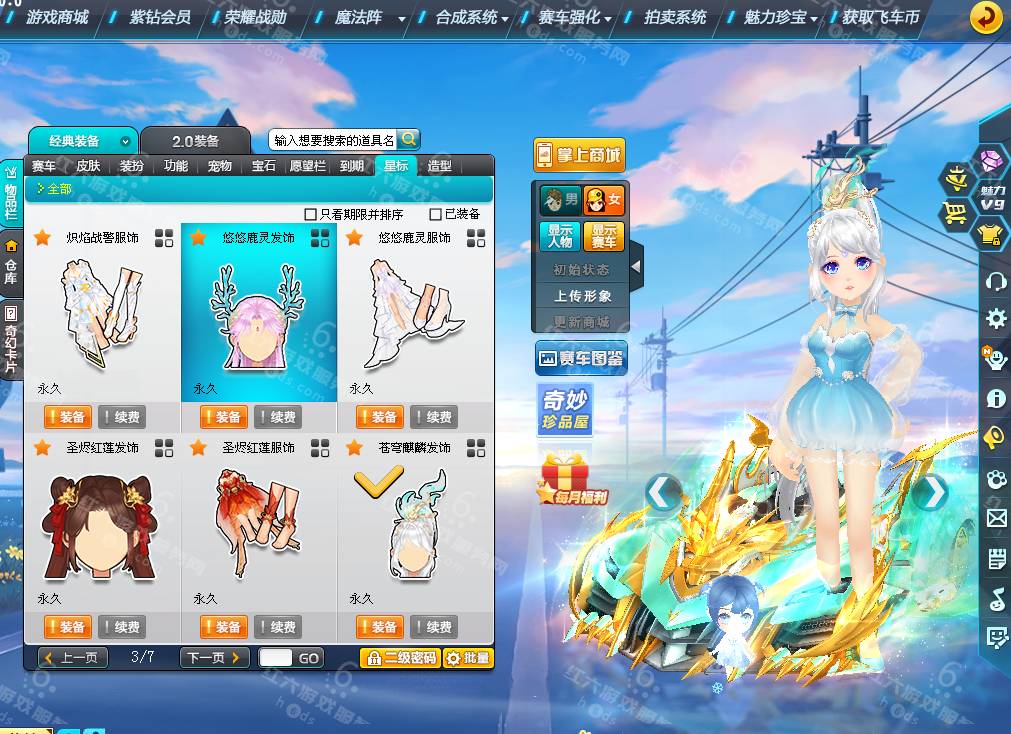The width and height of the screenshot is (1011, 734).
Task: Renew the 苍穹麒麟发饰 item
Action: (434, 627)
